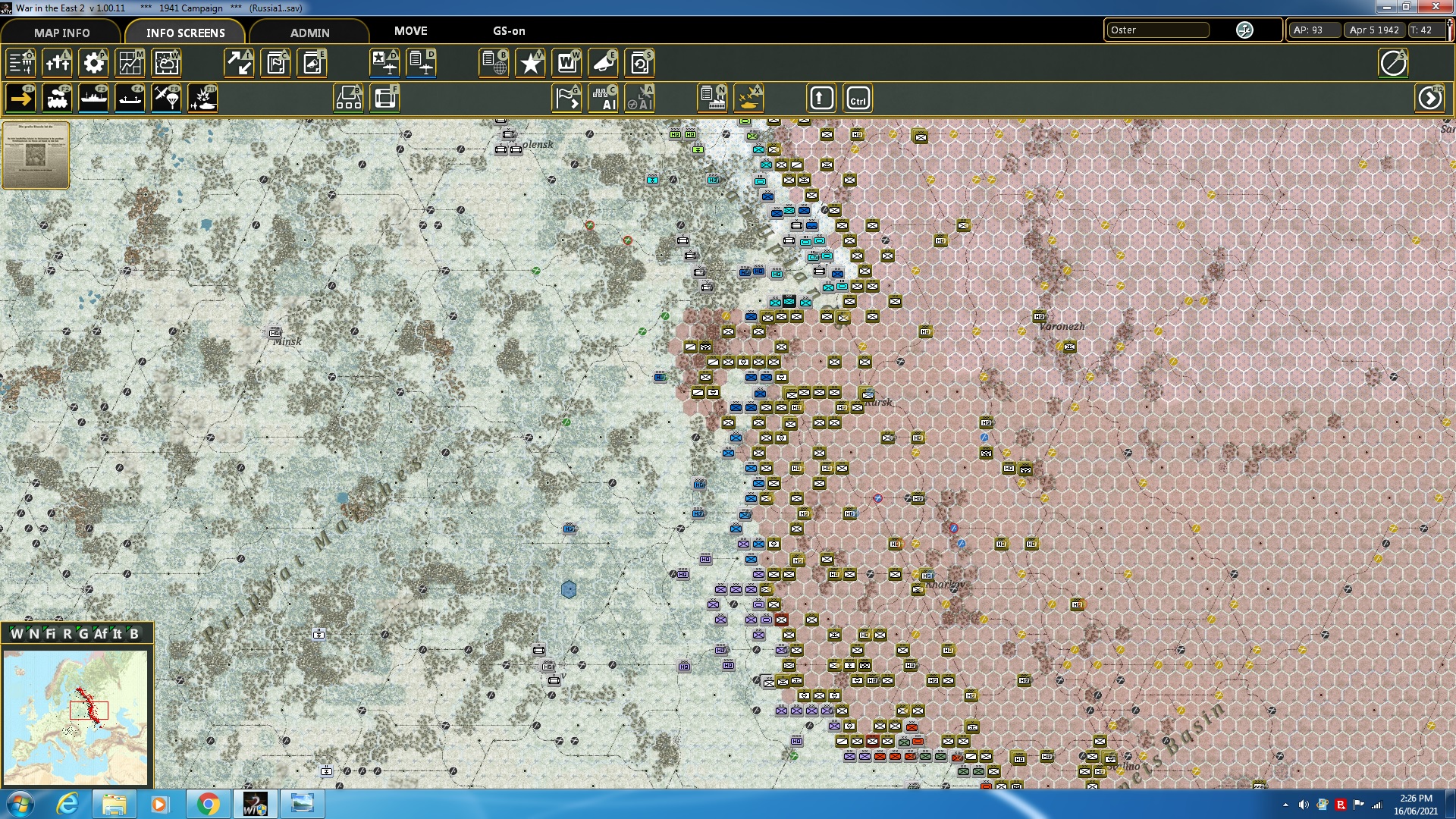1456x819 pixels.
Task: Click the end turn compass button top right
Action: click(x=1393, y=63)
